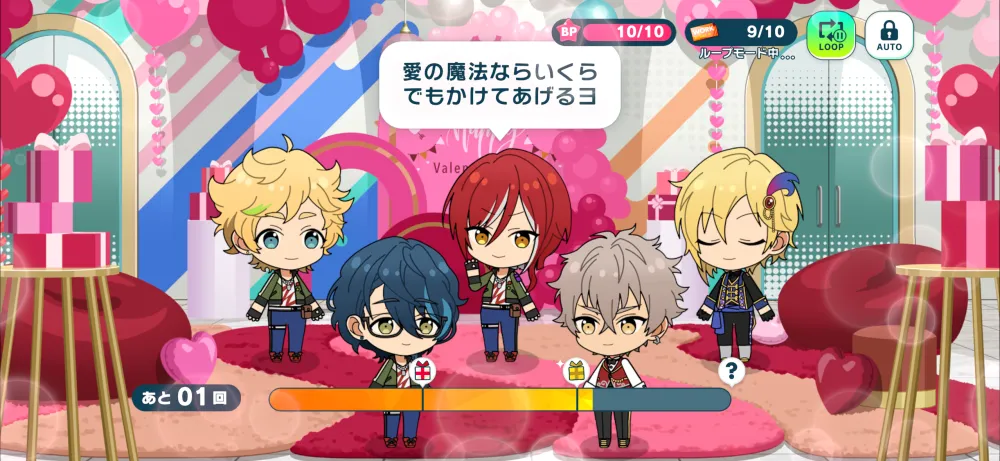Screen dimensions: 1000x461
Task: Advance the Japanese speech bubble dialogue
Action: (498, 88)
